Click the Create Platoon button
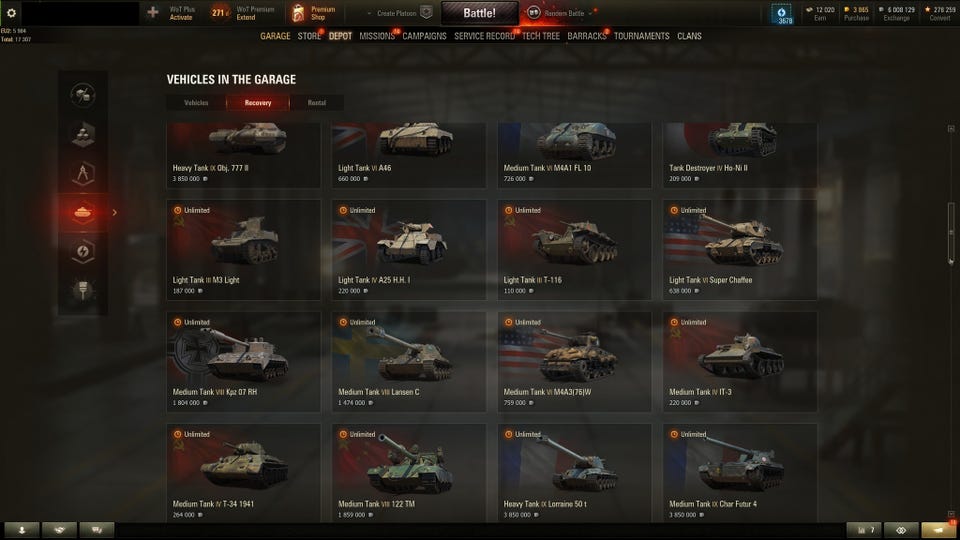 pos(400,13)
